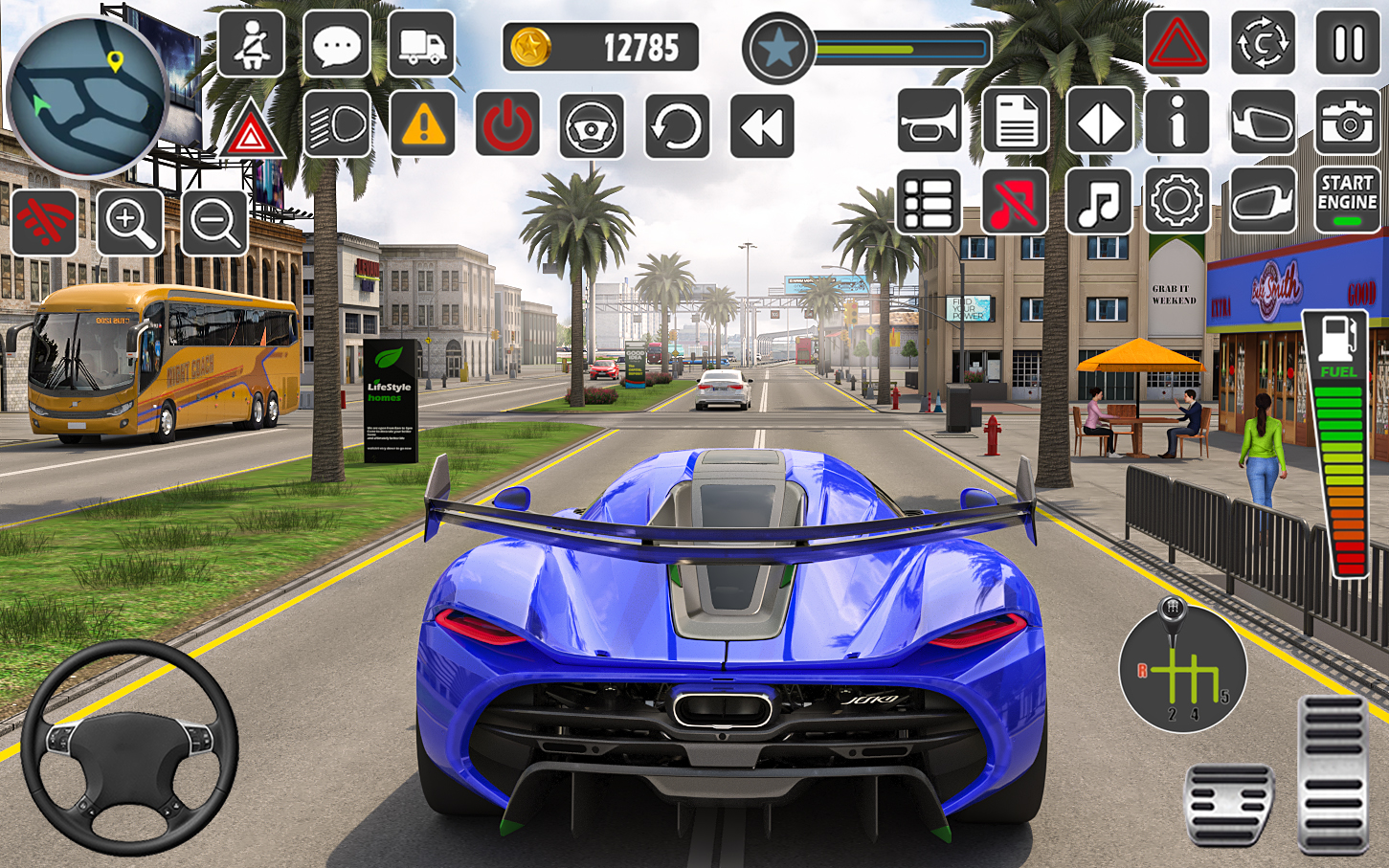The image size is (1389, 868).
Task: Take a screenshot with the camera icon
Action: click(1348, 122)
